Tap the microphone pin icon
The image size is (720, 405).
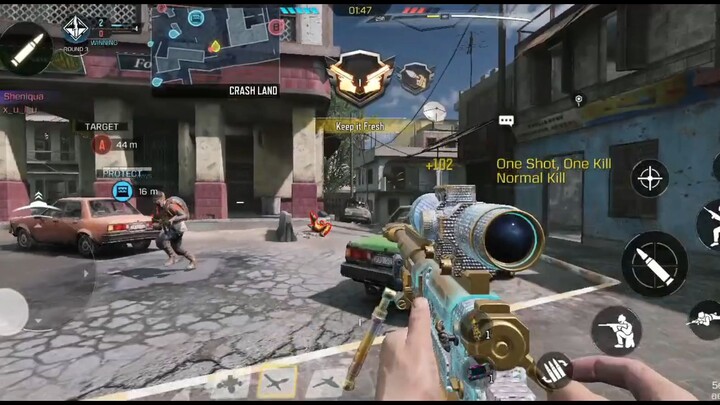click(x=578, y=99)
